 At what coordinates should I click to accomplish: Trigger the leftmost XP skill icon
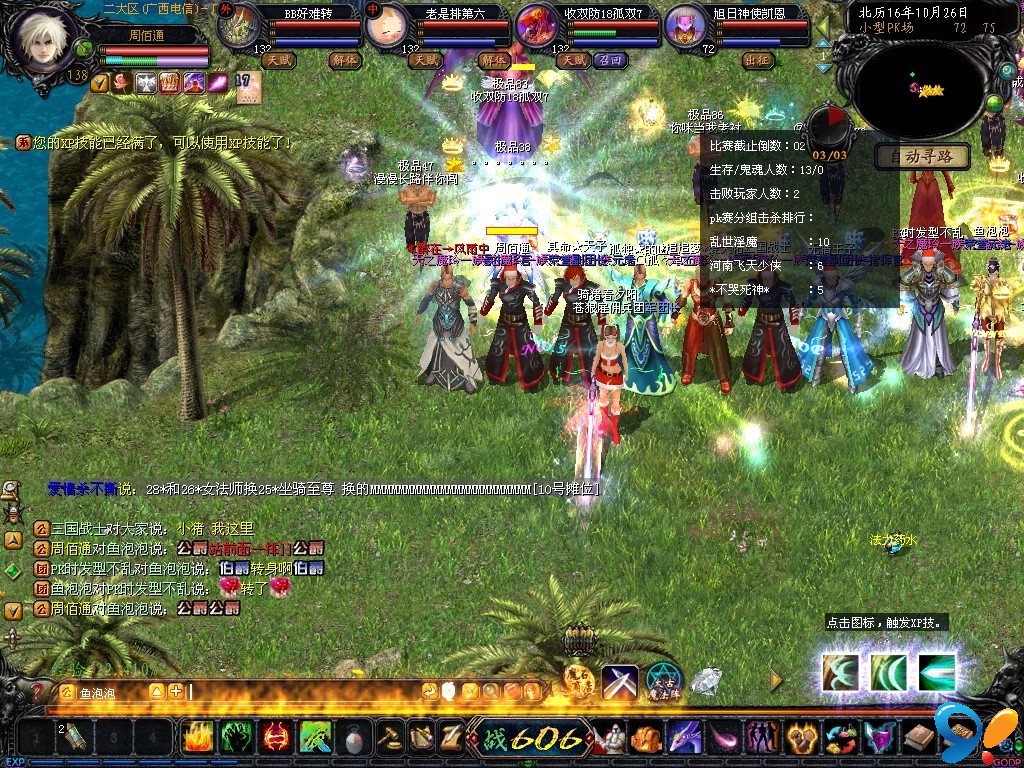coord(841,671)
